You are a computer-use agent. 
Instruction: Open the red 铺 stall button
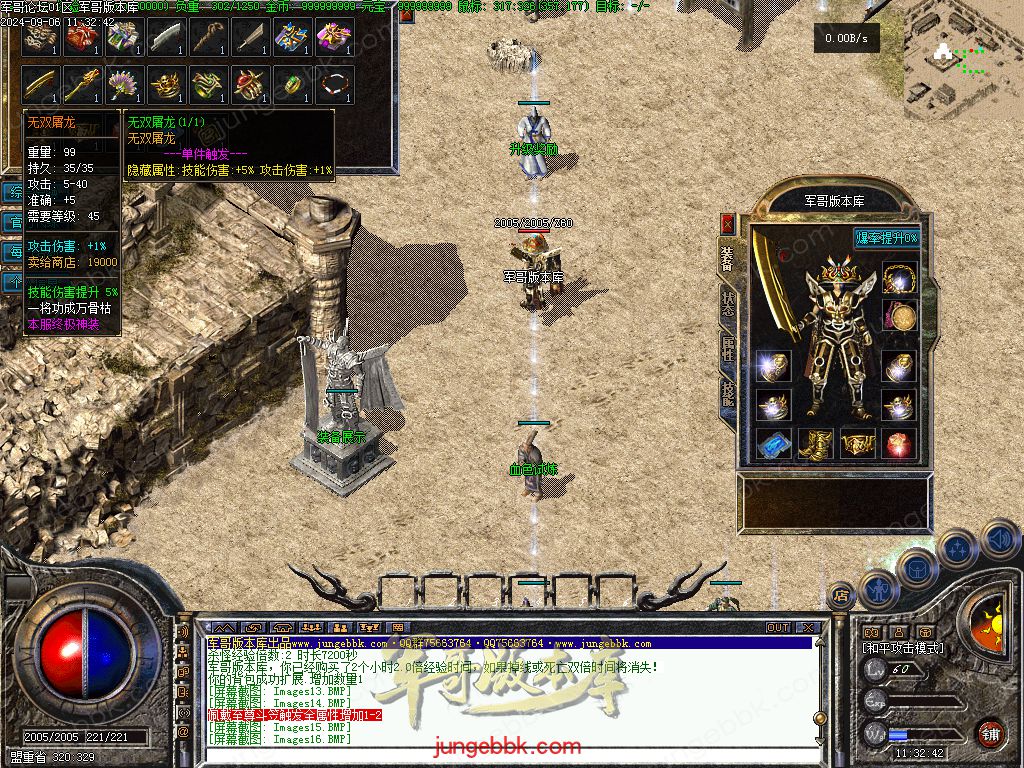point(990,733)
